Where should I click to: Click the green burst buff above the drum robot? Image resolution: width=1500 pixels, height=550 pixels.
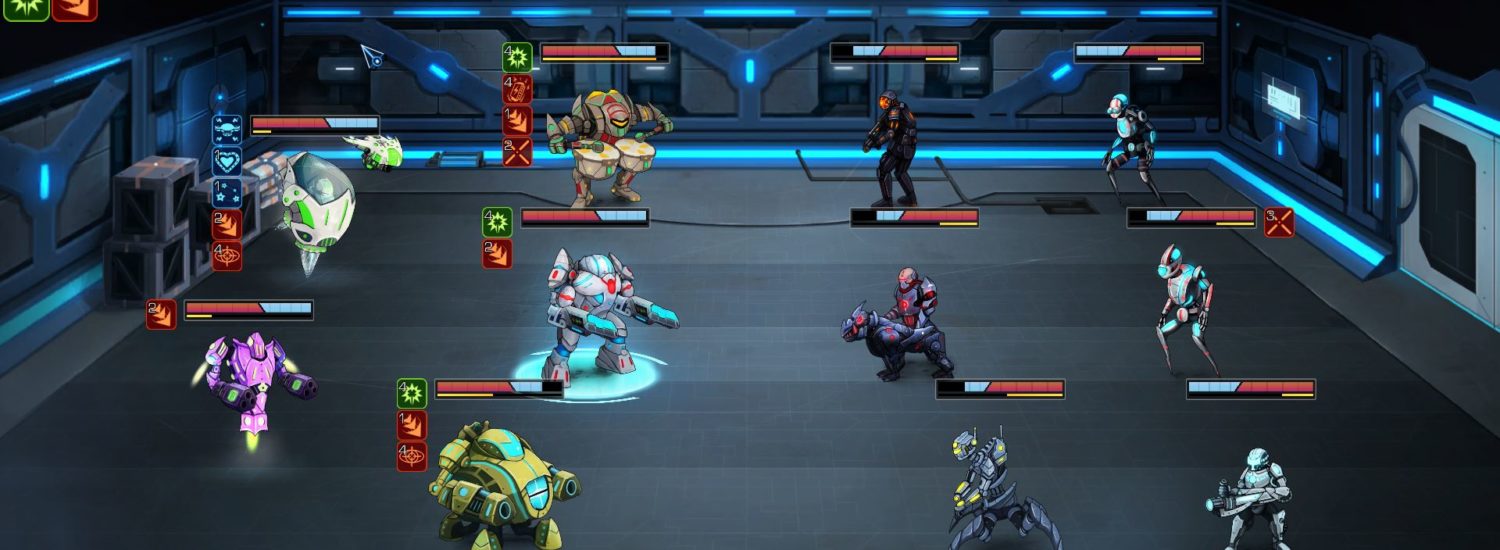point(517,57)
